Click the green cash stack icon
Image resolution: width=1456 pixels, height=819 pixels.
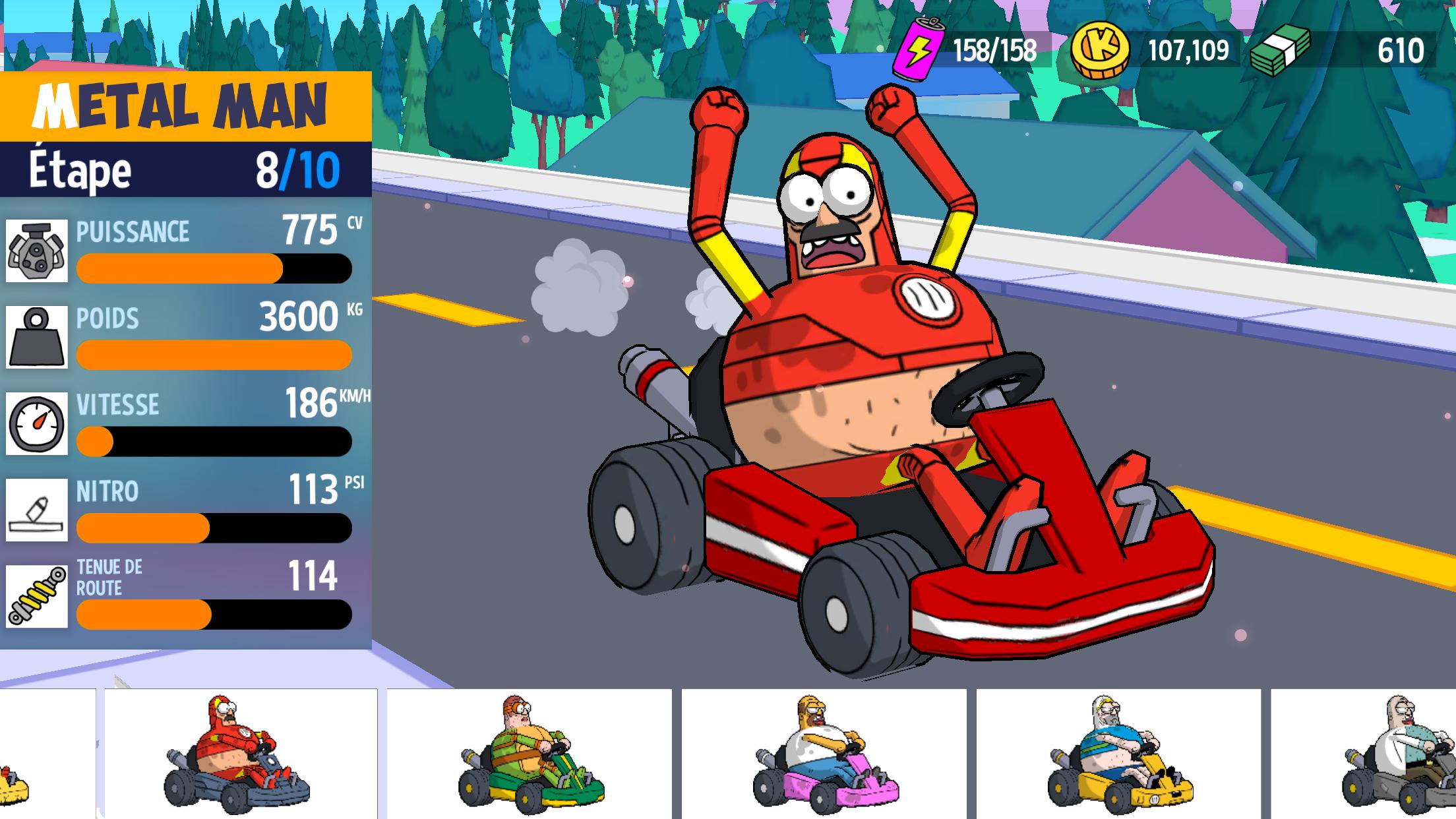(x=1280, y=51)
